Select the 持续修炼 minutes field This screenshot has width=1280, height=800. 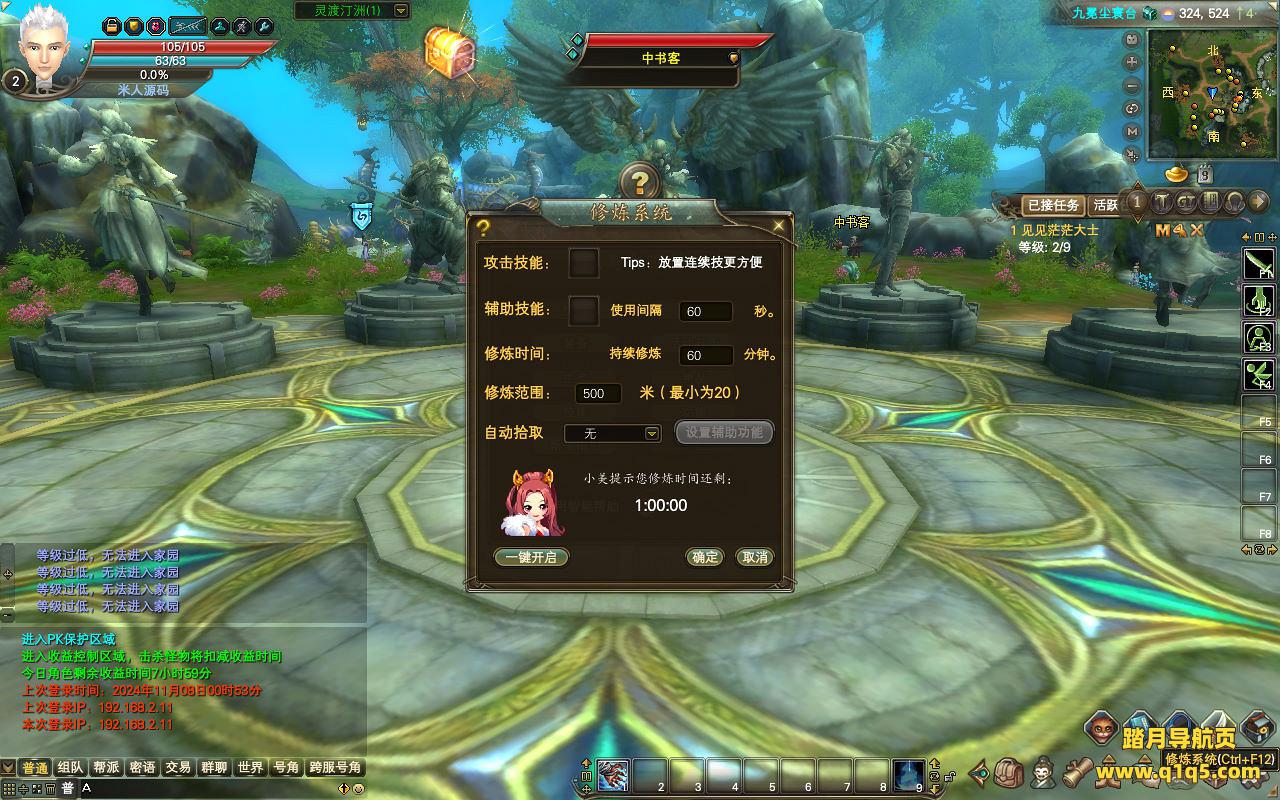point(705,355)
